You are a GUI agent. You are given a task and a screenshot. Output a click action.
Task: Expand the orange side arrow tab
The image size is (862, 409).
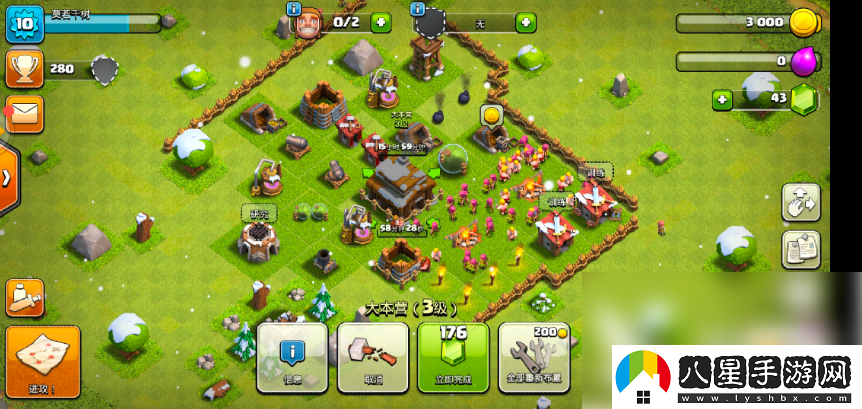point(8,178)
